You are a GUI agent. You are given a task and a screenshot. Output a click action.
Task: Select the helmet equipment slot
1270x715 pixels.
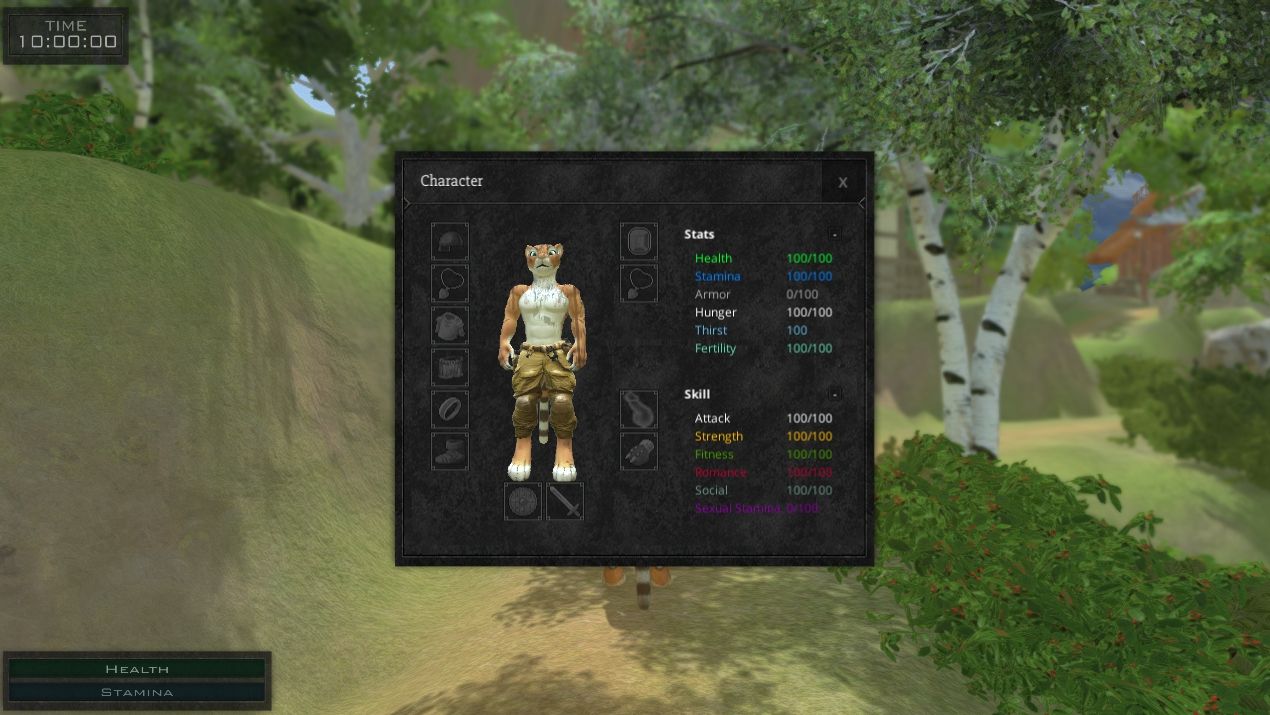[x=450, y=241]
